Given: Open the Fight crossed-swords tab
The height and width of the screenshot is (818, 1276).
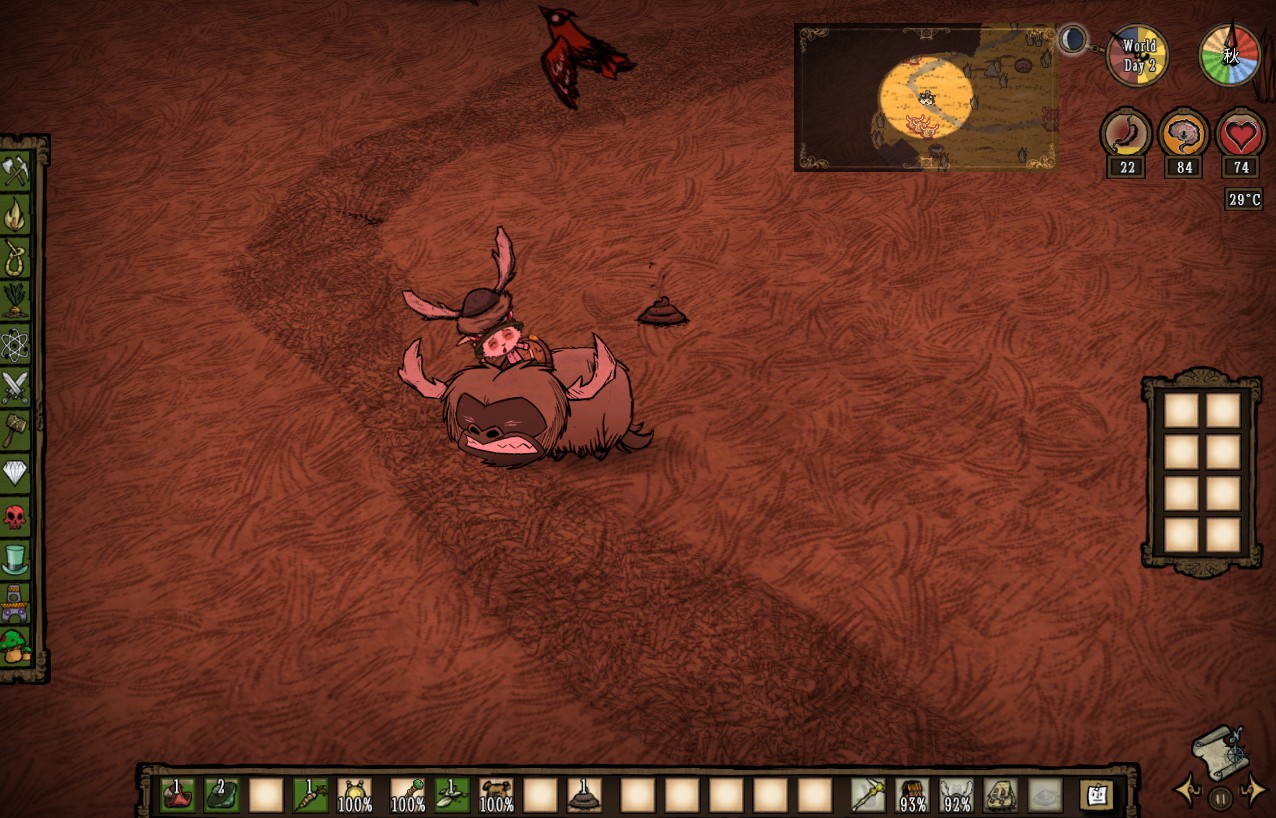Looking at the screenshot, I should click(x=16, y=386).
